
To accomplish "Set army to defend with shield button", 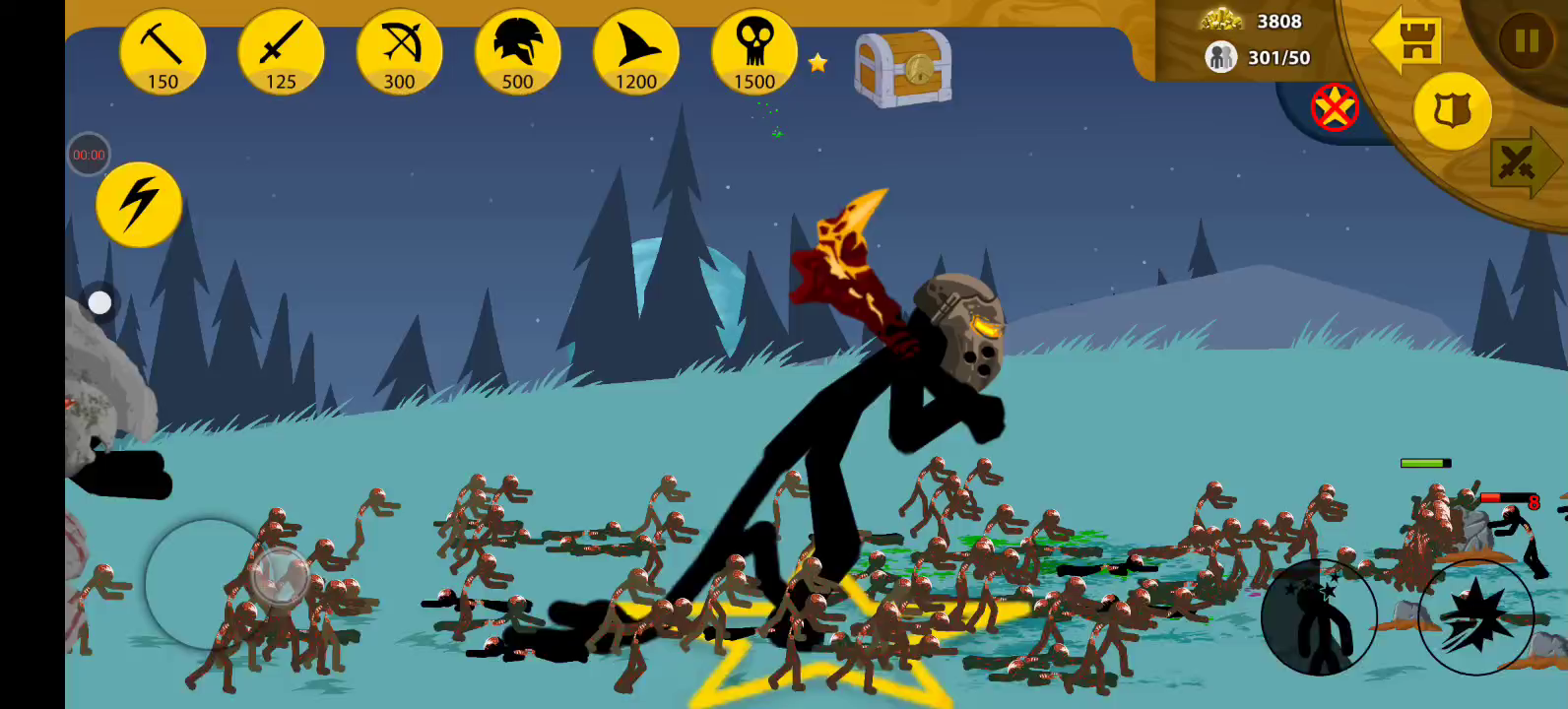I will tap(1452, 111).
